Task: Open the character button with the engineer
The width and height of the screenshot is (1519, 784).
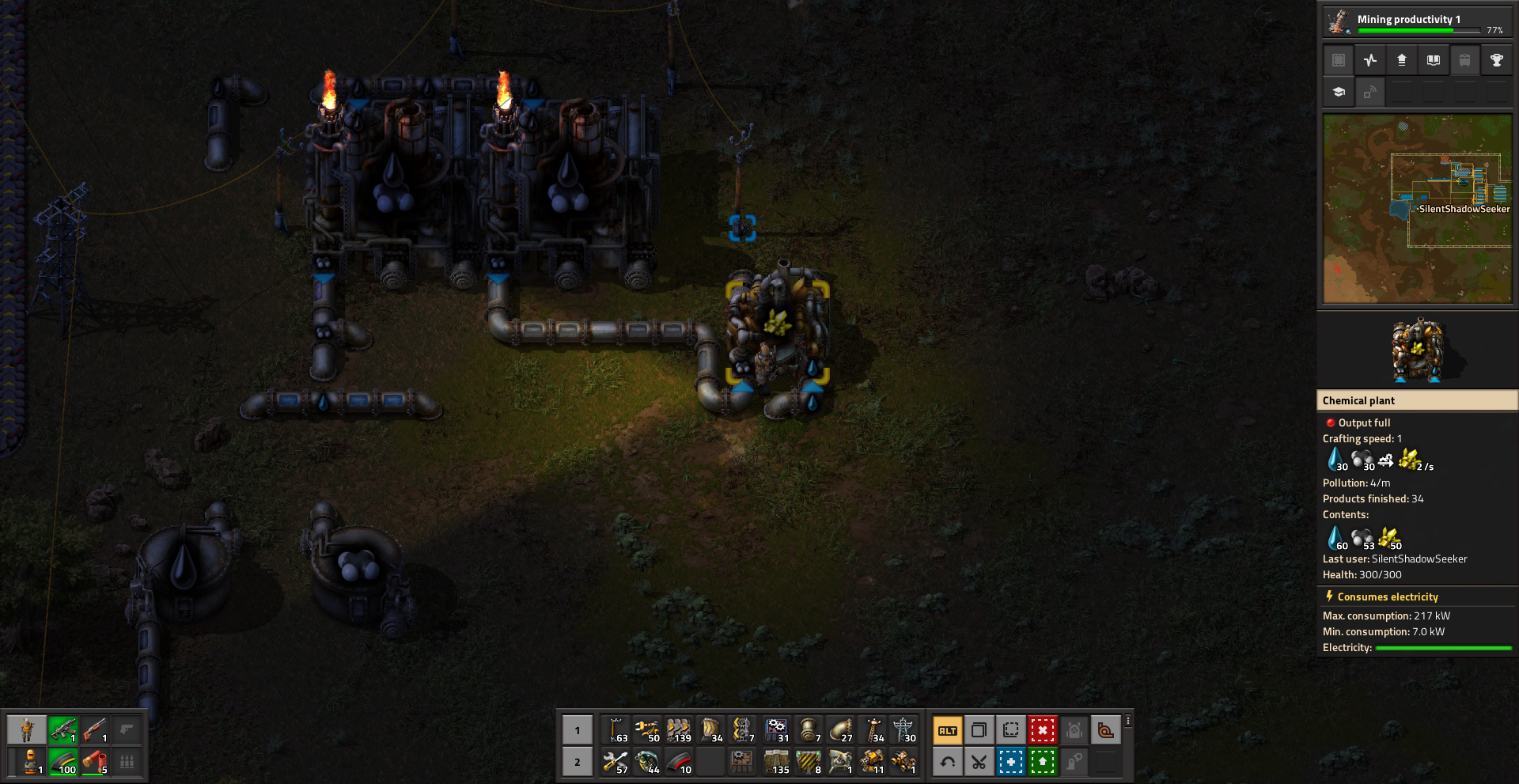Action: coord(28,730)
